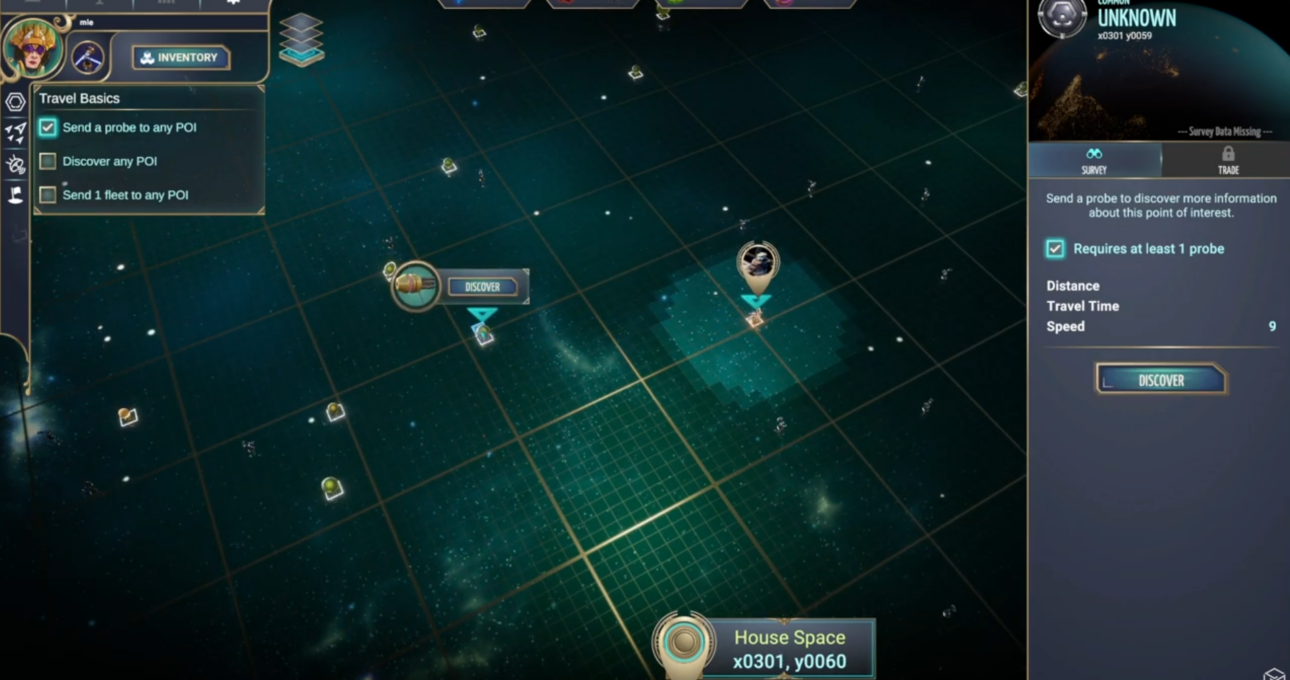Click the House Space coordinates label

click(789, 649)
